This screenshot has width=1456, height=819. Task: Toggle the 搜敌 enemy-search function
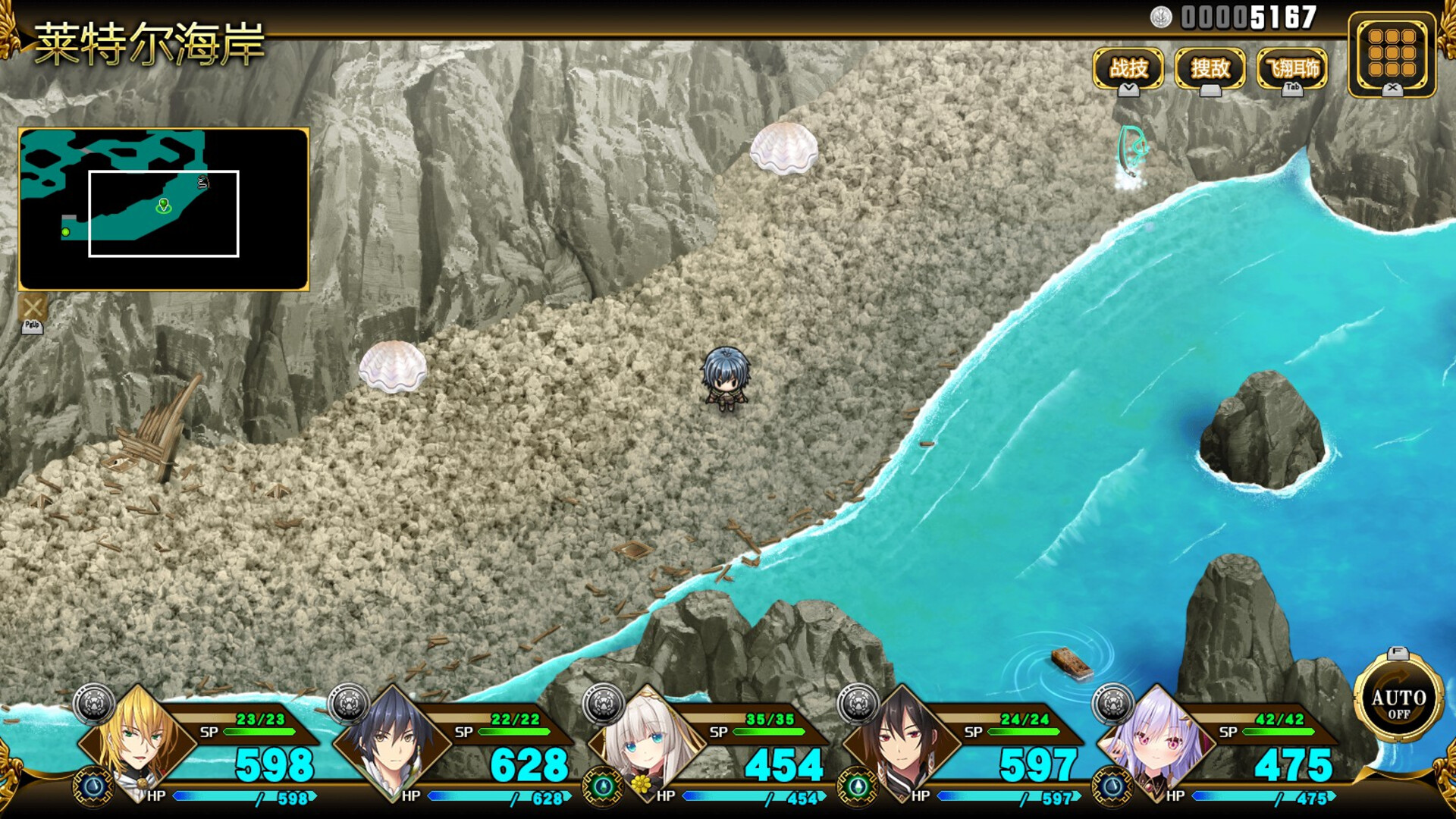click(x=1210, y=68)
